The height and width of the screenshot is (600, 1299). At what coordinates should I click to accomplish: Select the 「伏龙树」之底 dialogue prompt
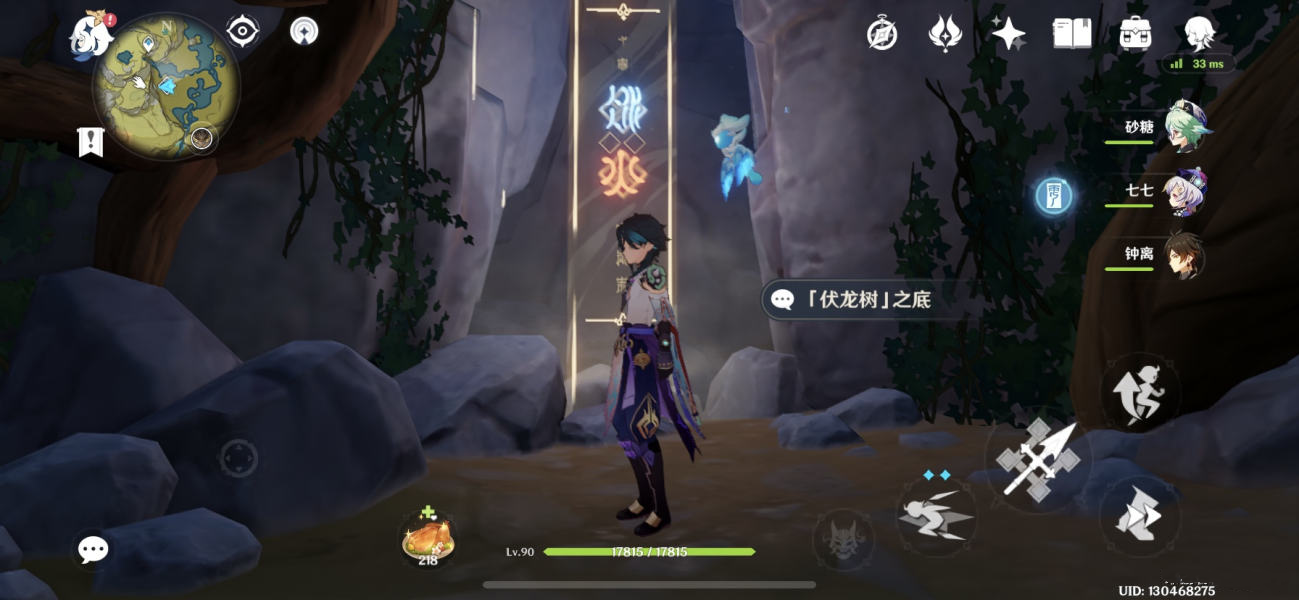pos(860,299)
